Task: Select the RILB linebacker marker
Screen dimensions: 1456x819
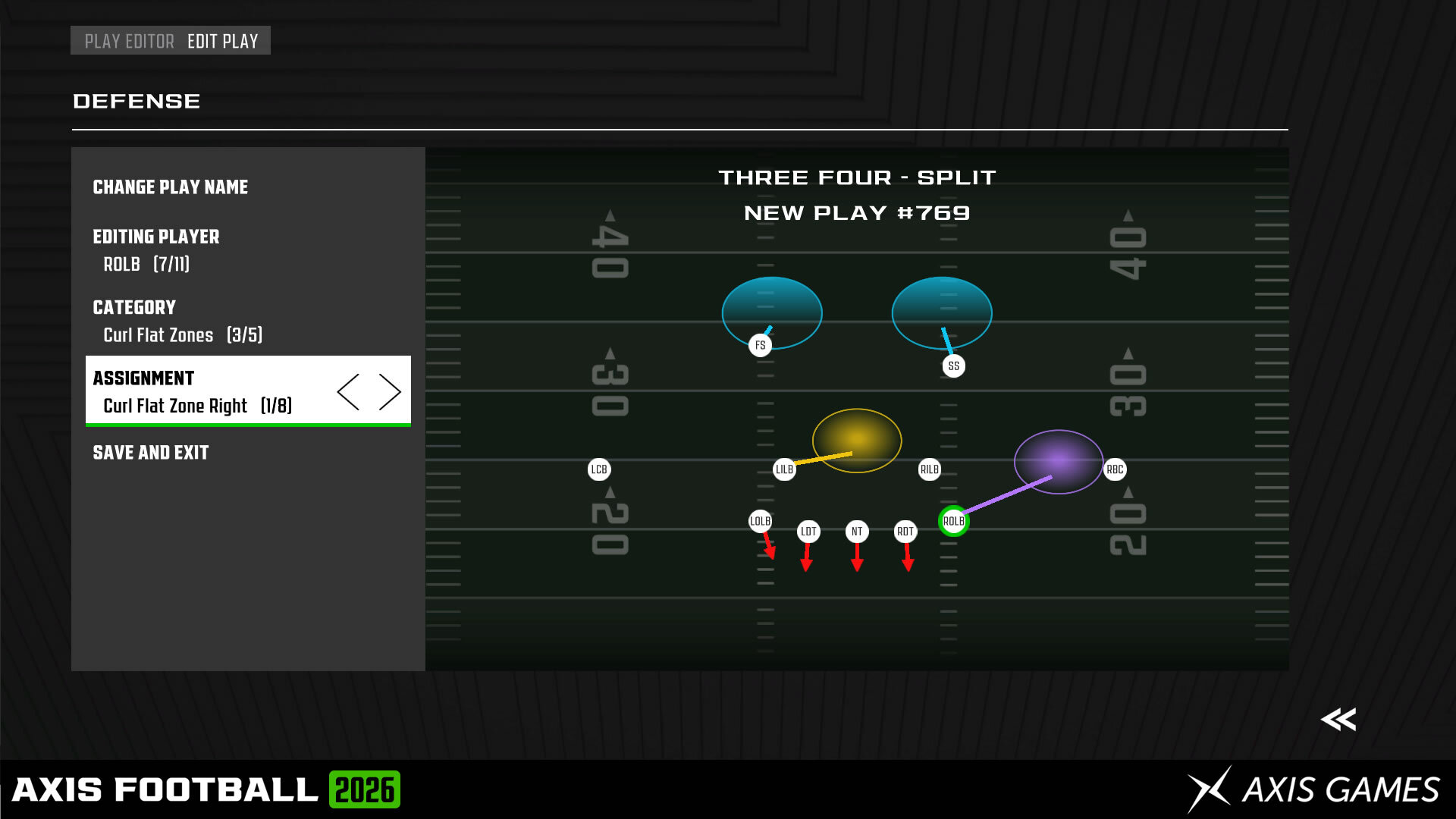Action: click(928, 469)
